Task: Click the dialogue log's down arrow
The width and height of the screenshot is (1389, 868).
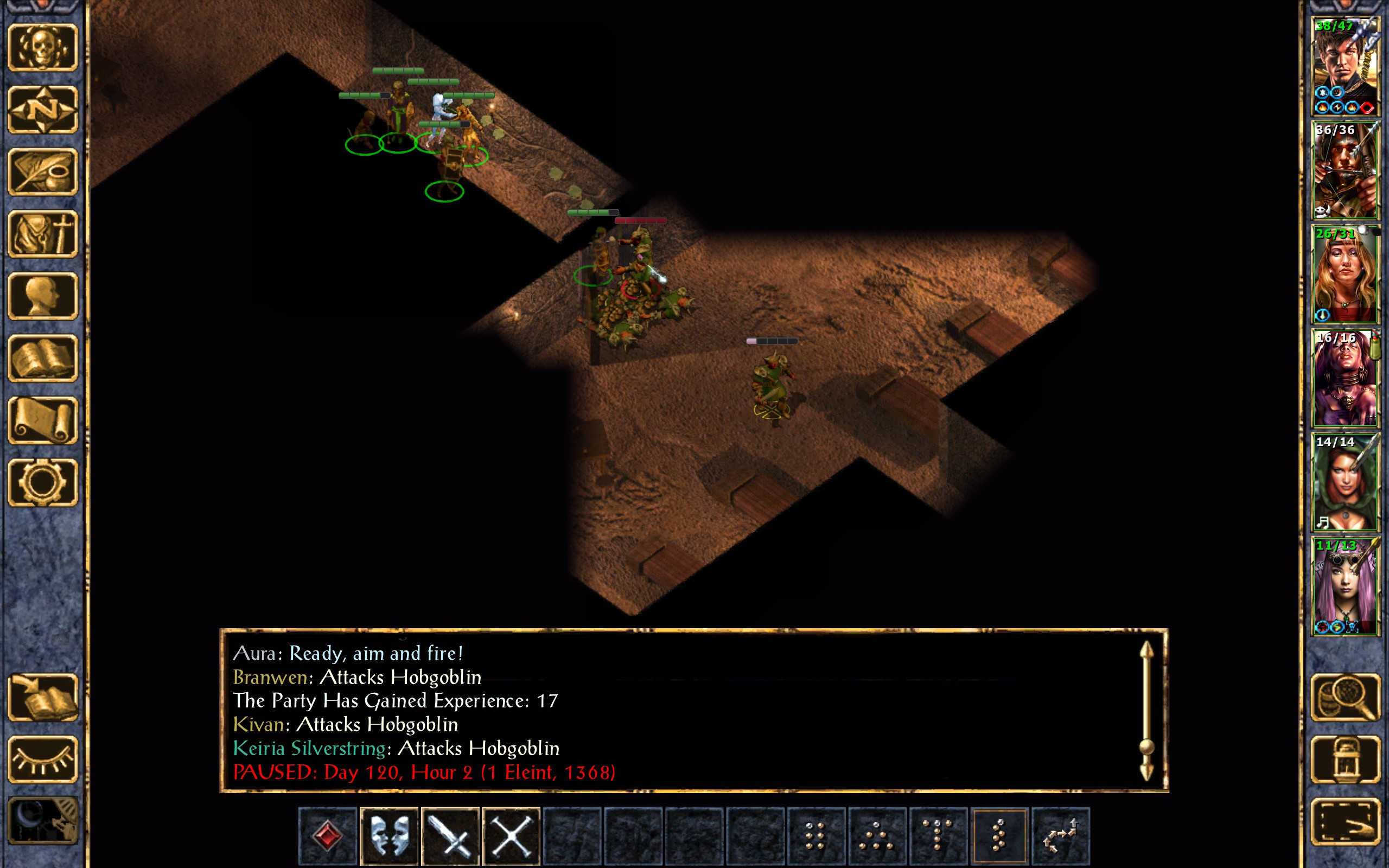Action: pyautogui.click(x=1146, y=772)
